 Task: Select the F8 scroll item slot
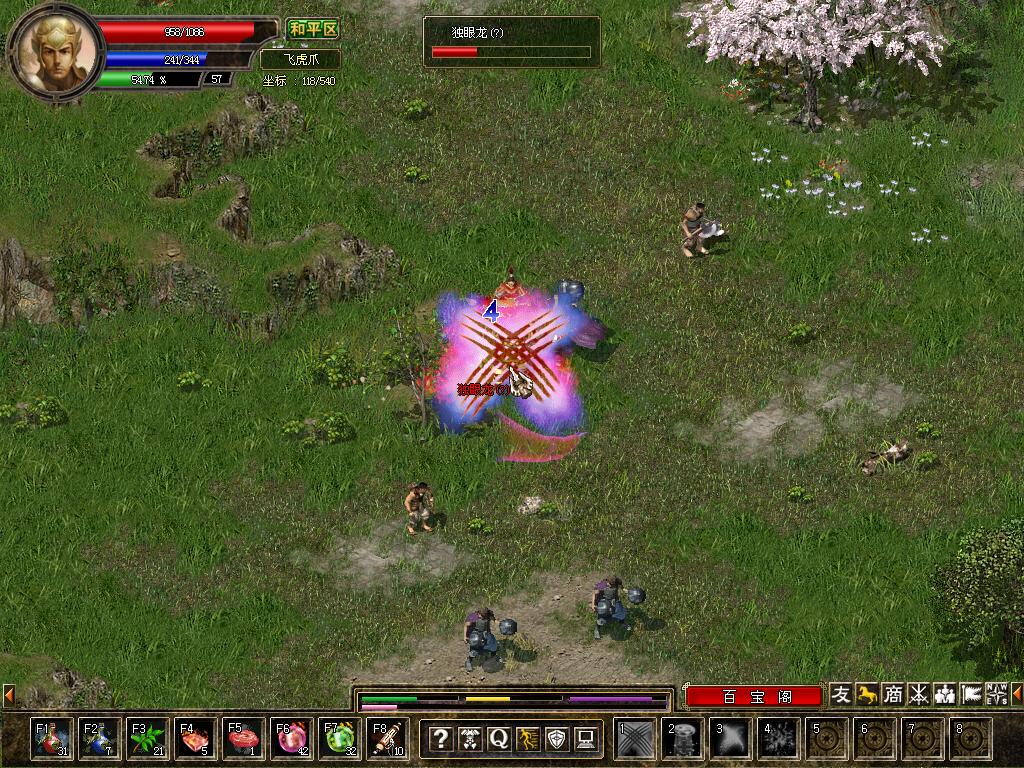click(387, 738)
